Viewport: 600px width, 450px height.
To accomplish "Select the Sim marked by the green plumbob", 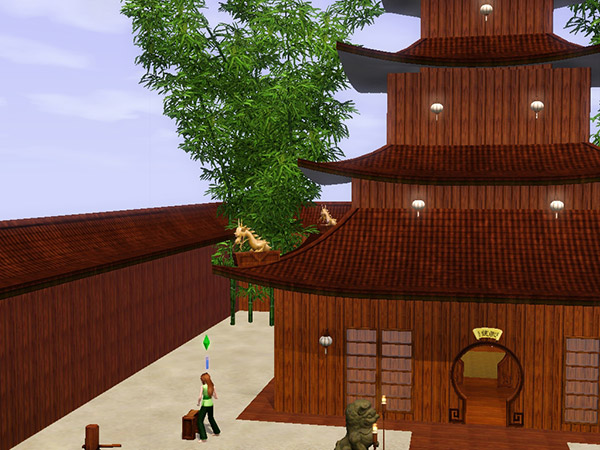I will click(x=208, y=404).
